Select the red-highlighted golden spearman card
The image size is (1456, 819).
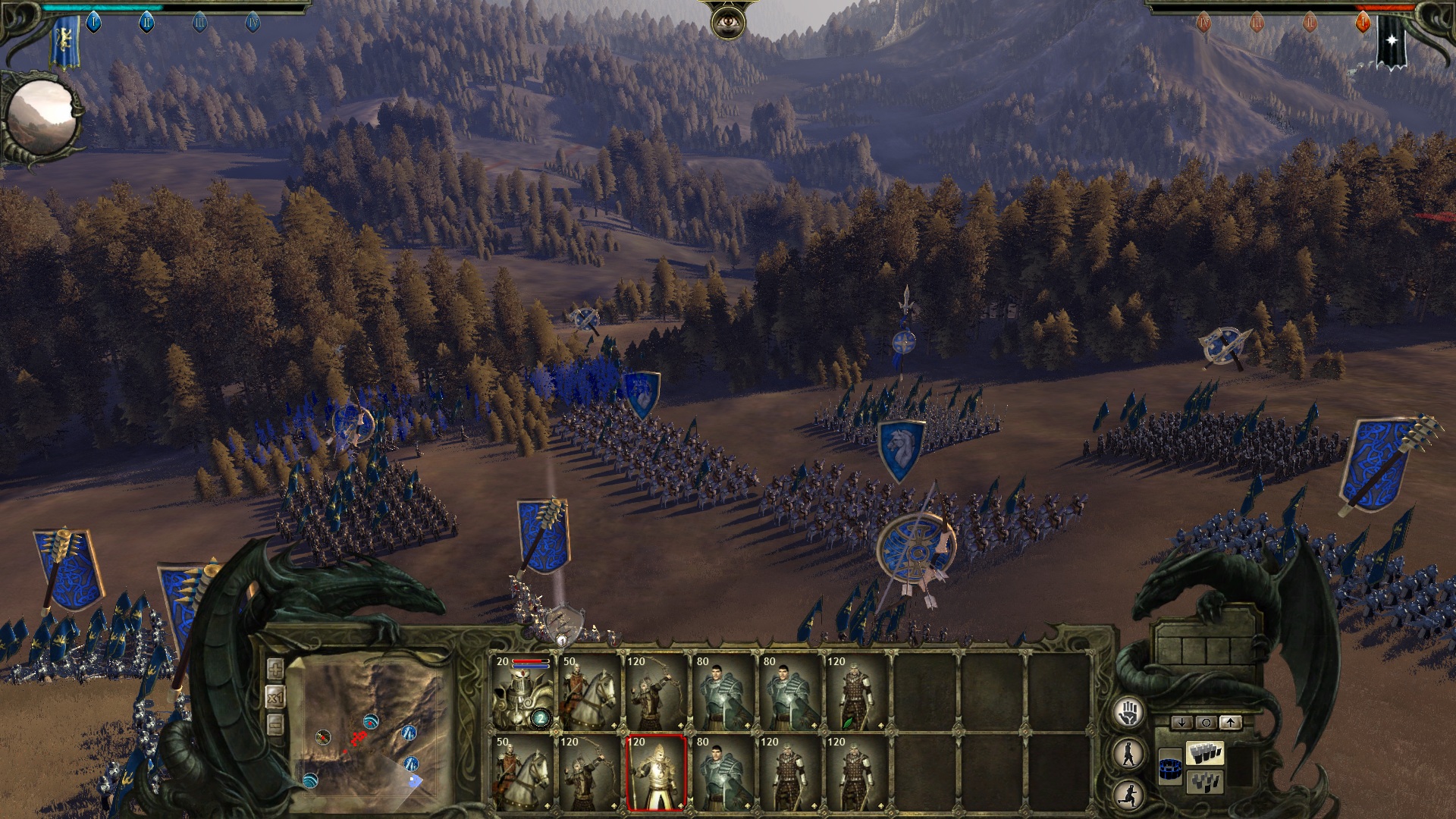[x=657, y=772]
